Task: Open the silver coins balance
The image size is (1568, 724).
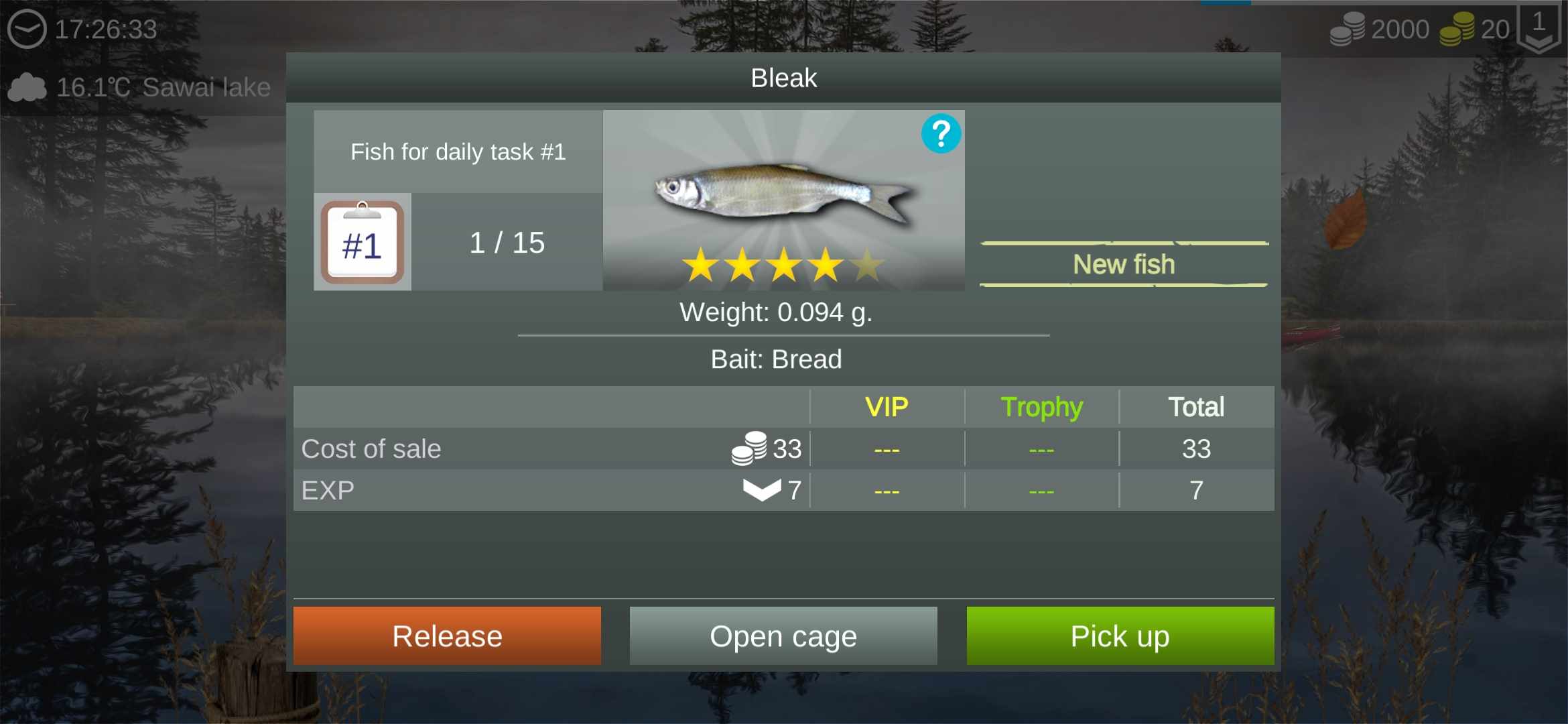Action: pyautogui.click(x=1379, y=29)
